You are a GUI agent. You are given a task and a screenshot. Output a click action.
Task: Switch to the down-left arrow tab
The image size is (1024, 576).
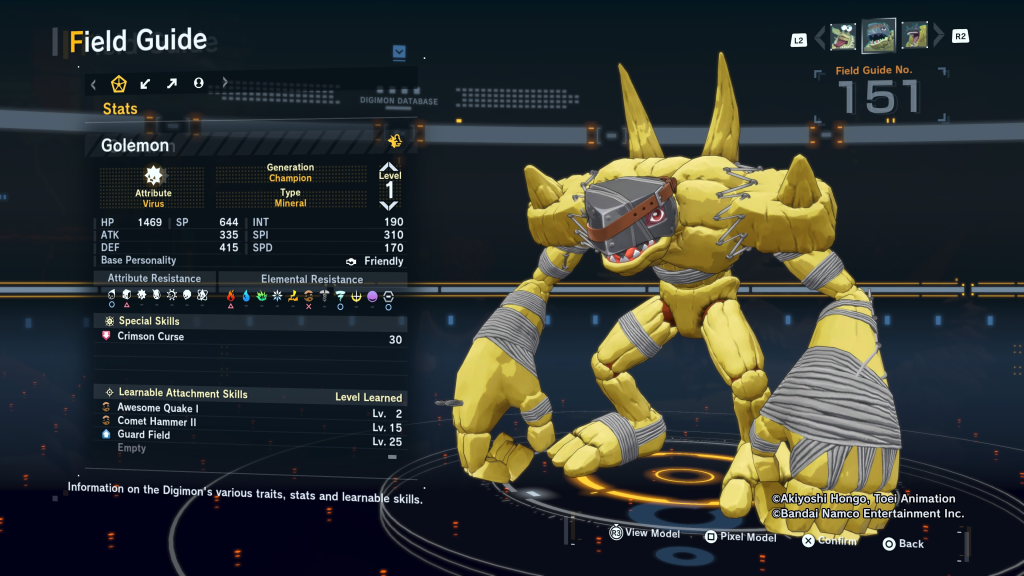coord(145,84)
